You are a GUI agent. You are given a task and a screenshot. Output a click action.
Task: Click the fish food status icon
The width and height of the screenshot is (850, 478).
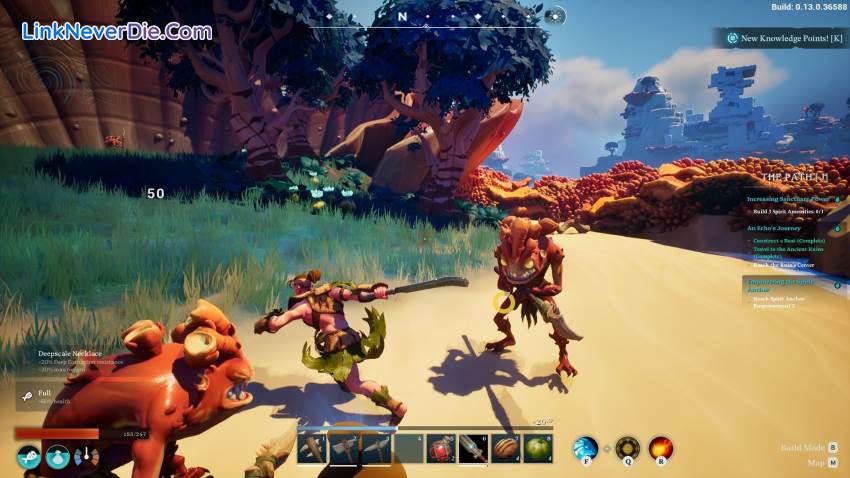pyautogui.click(x=28, y=457)
